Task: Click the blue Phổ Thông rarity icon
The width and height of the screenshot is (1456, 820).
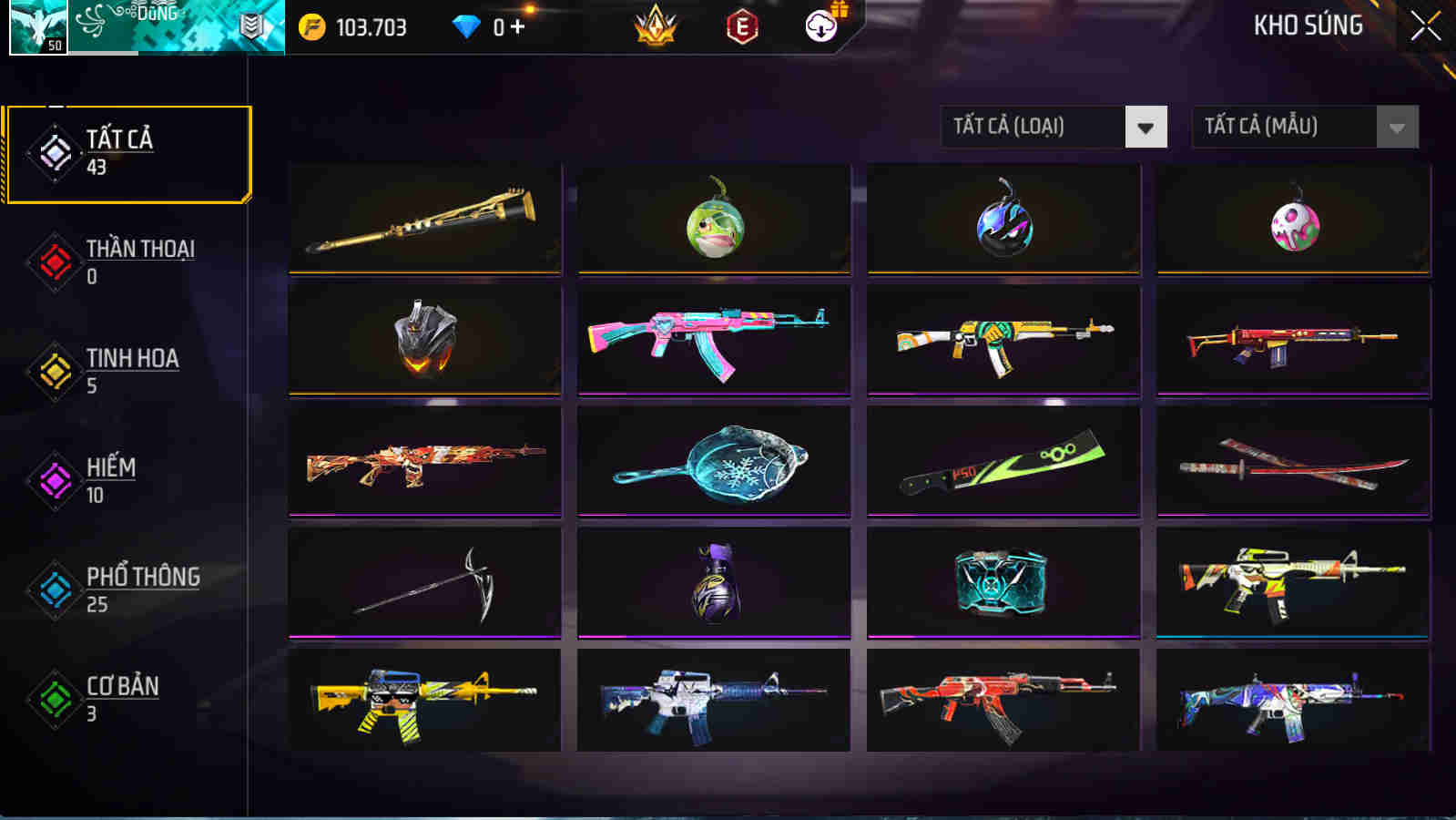Action: tap(56, 588)
